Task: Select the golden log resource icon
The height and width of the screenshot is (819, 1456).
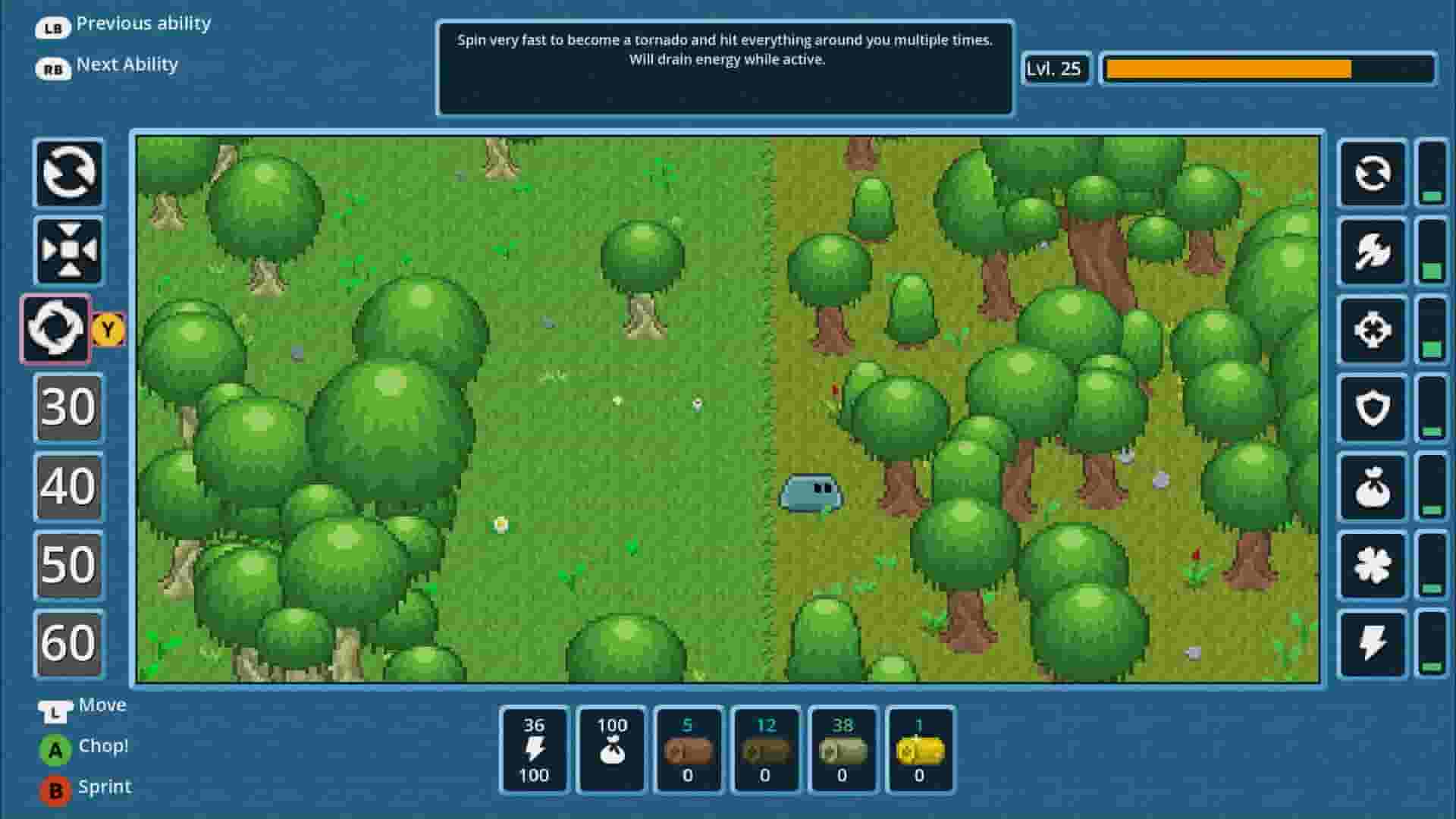Action: pyautogui.click(x=920, y=751)
